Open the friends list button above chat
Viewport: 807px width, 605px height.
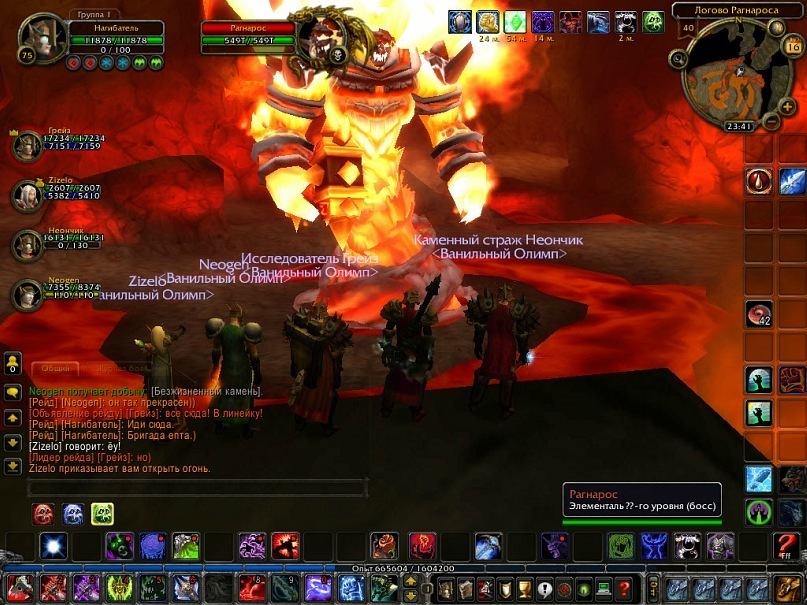click(12, 362)
